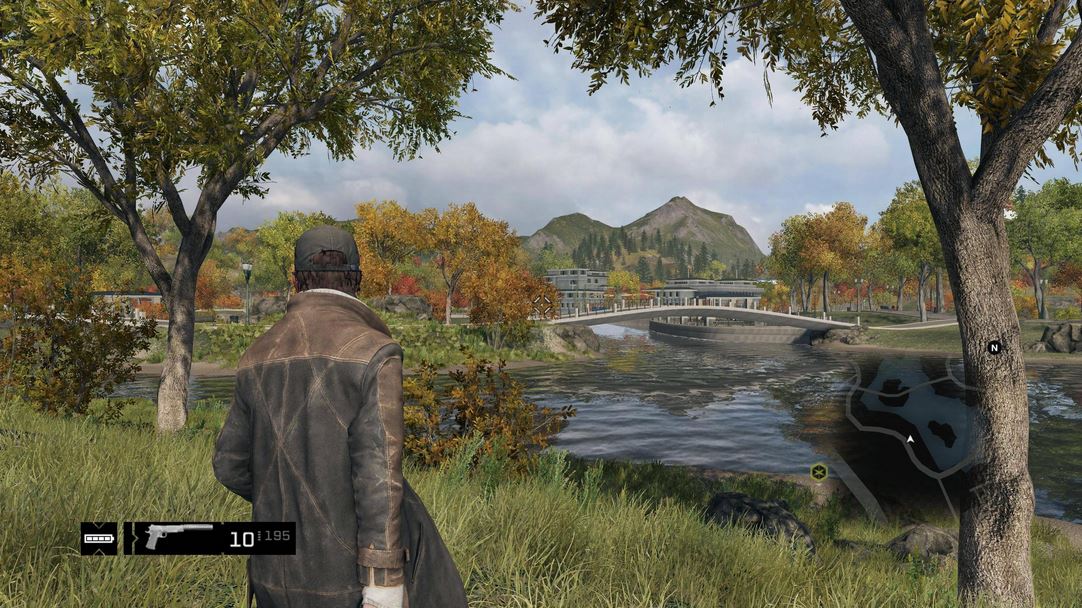The height and width of the screenshot is (608, 1082).
Task: Click the phone battery indicator icon
Action: pos(98,538)
